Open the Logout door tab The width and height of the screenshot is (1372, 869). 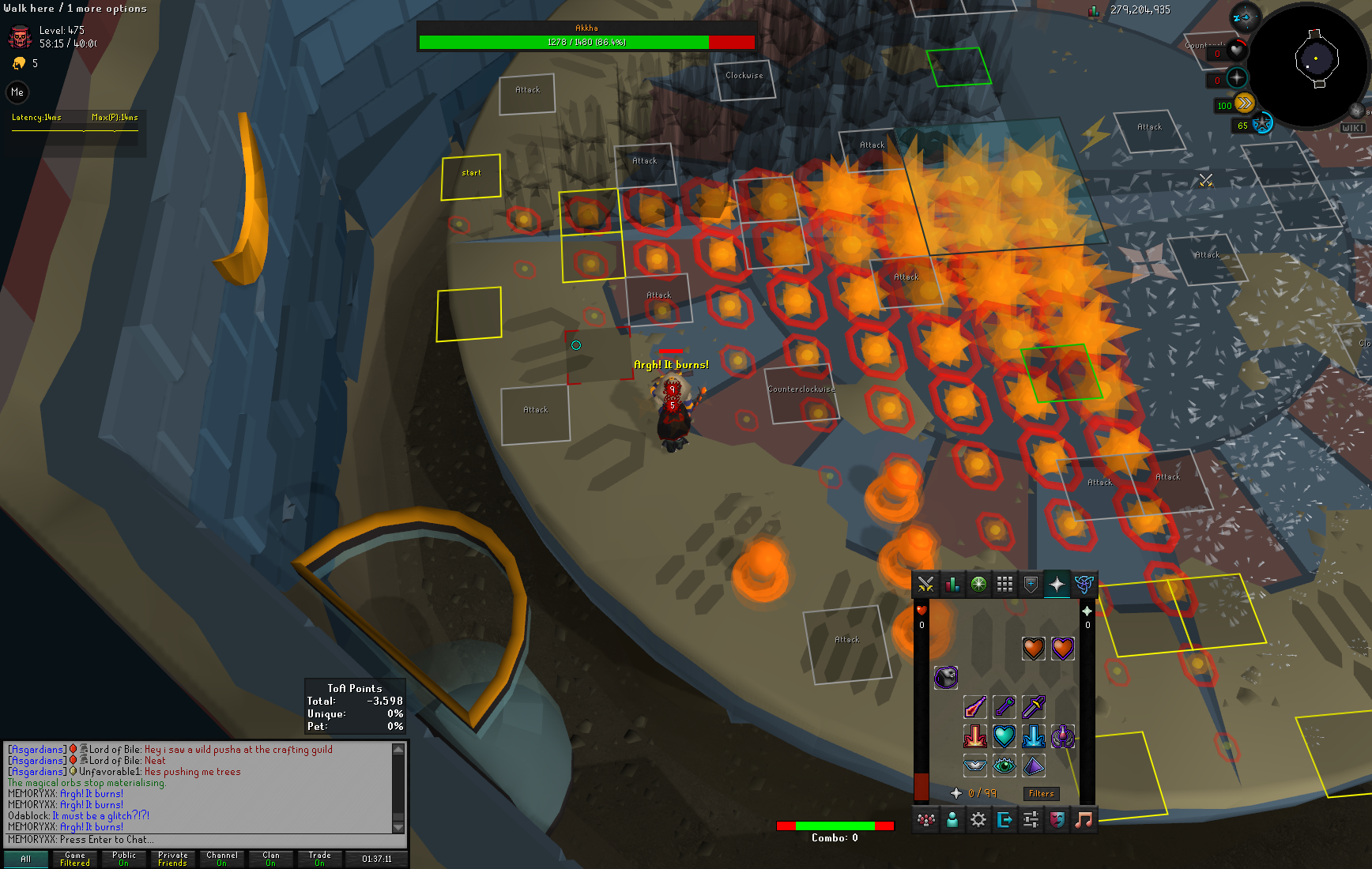click(1004, 820)
